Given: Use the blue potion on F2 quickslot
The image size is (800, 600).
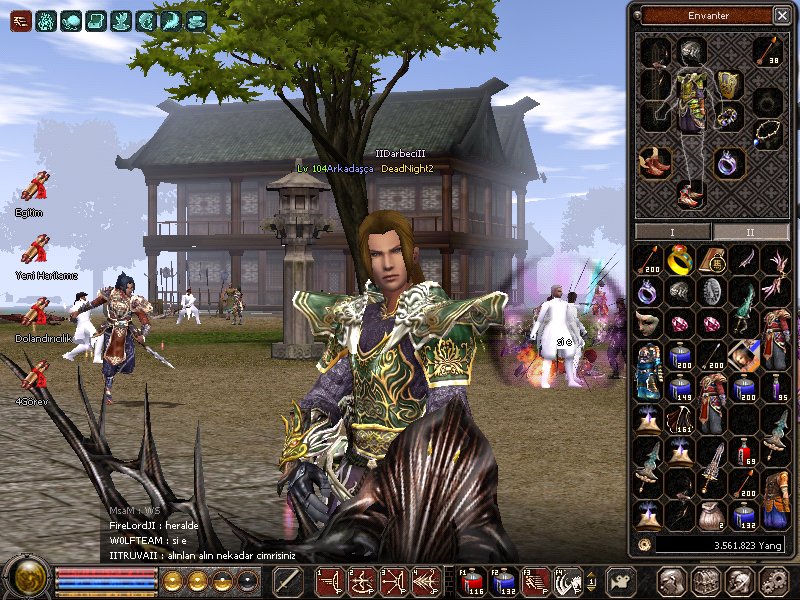Looking at the screenshot, I should (505, 581).
